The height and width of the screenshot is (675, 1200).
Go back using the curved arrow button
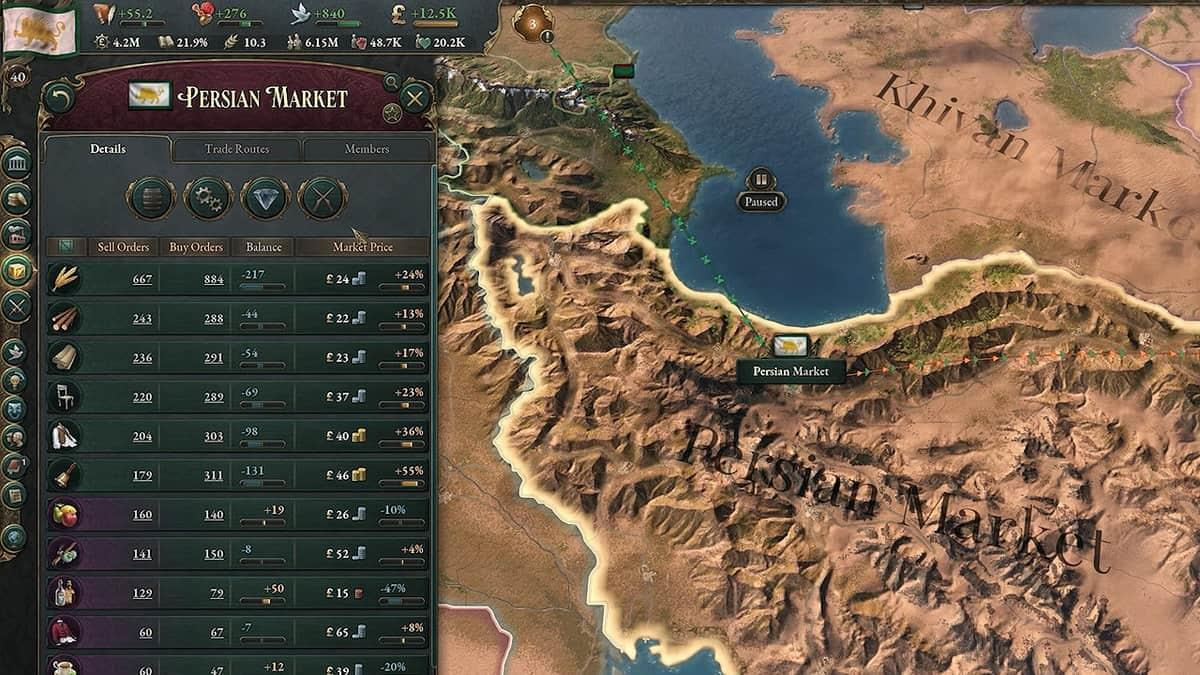click(60, 98)
